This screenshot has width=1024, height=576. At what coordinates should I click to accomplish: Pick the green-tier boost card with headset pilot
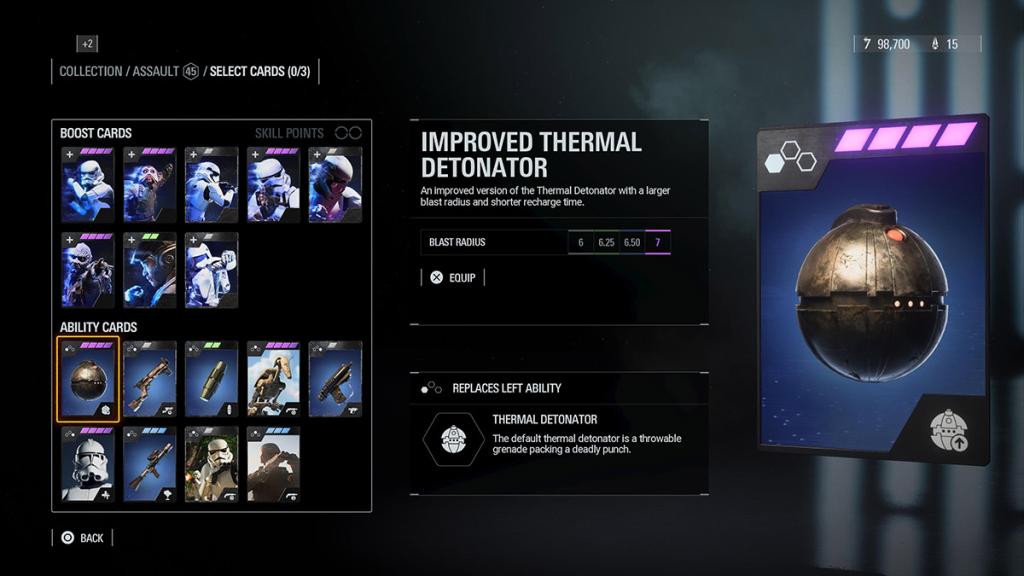[x=150, y=270]
